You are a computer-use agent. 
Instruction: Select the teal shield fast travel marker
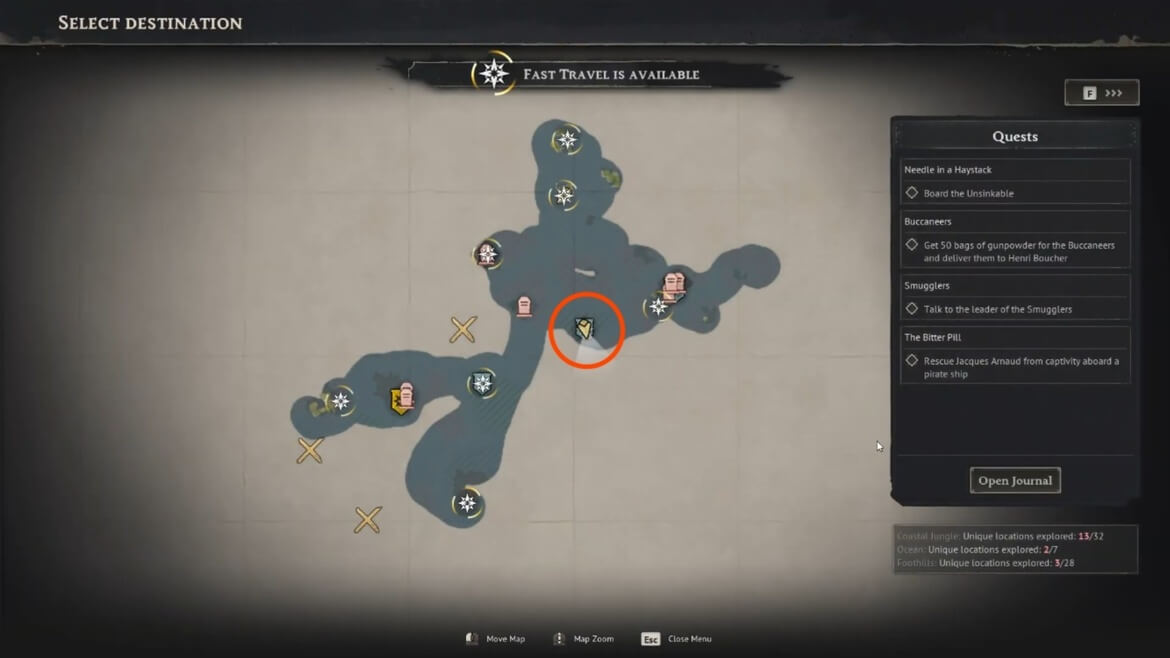(x=482, y=383)
